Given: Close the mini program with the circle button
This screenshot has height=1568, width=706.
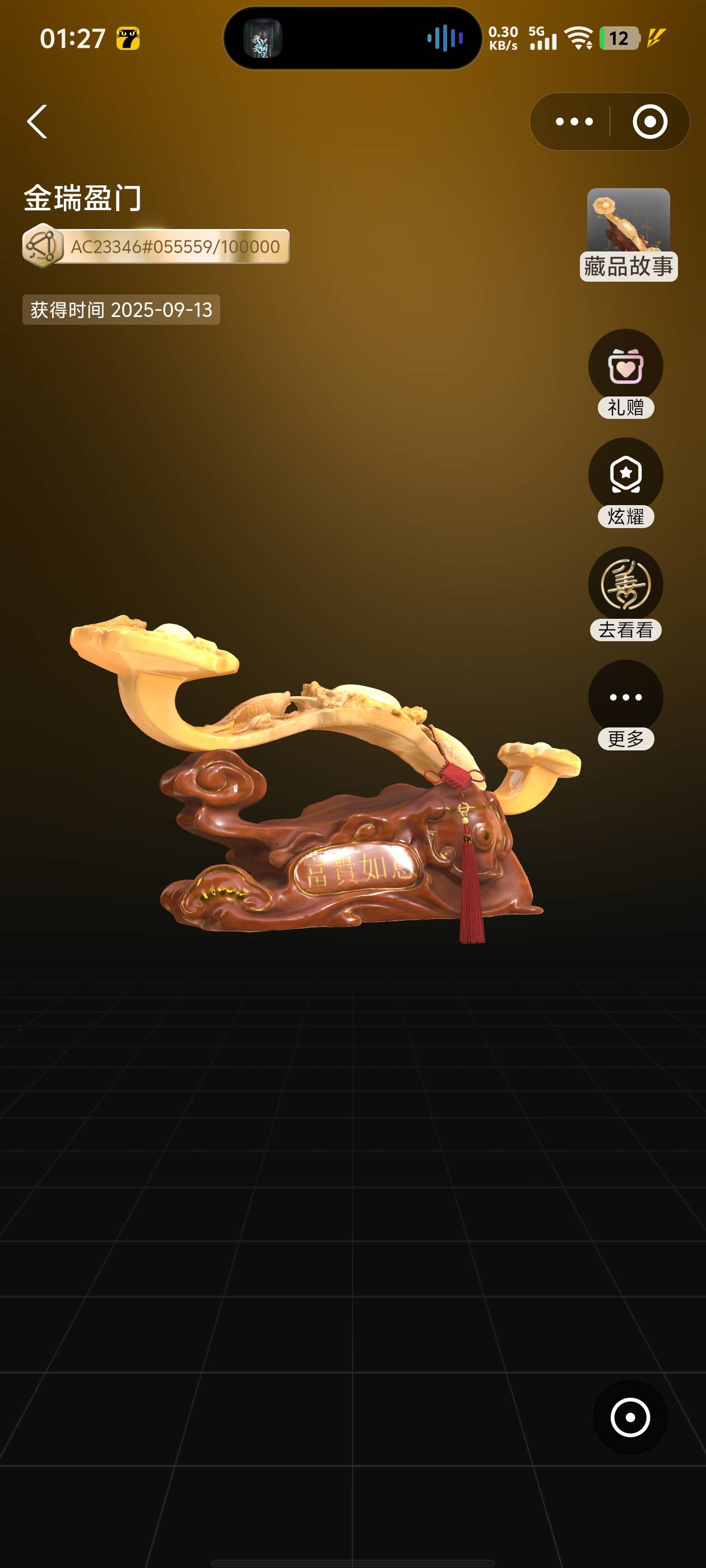Looking at the screenshot, I should point(649,122).
